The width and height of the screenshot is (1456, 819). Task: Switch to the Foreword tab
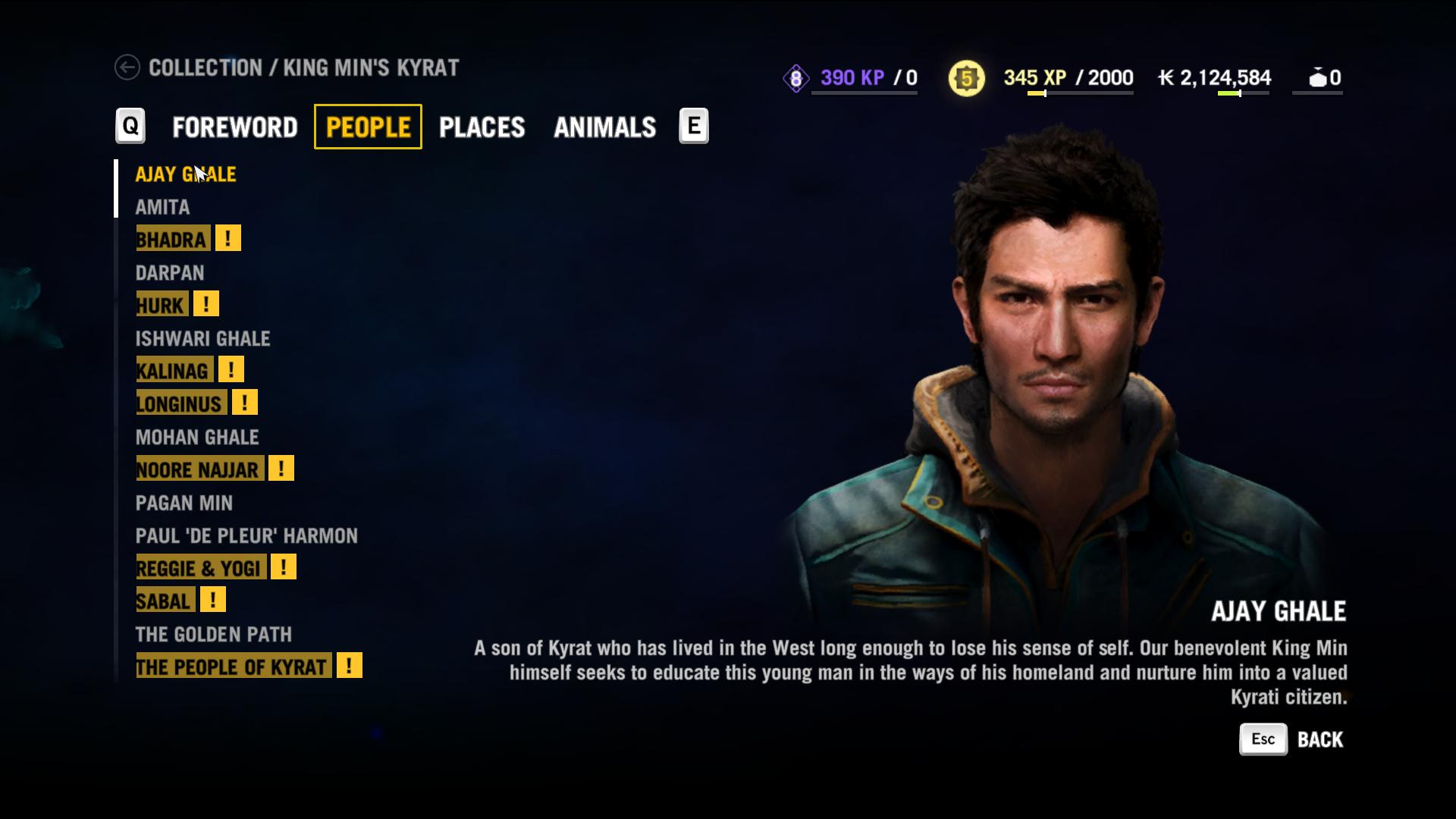[234, 127]
